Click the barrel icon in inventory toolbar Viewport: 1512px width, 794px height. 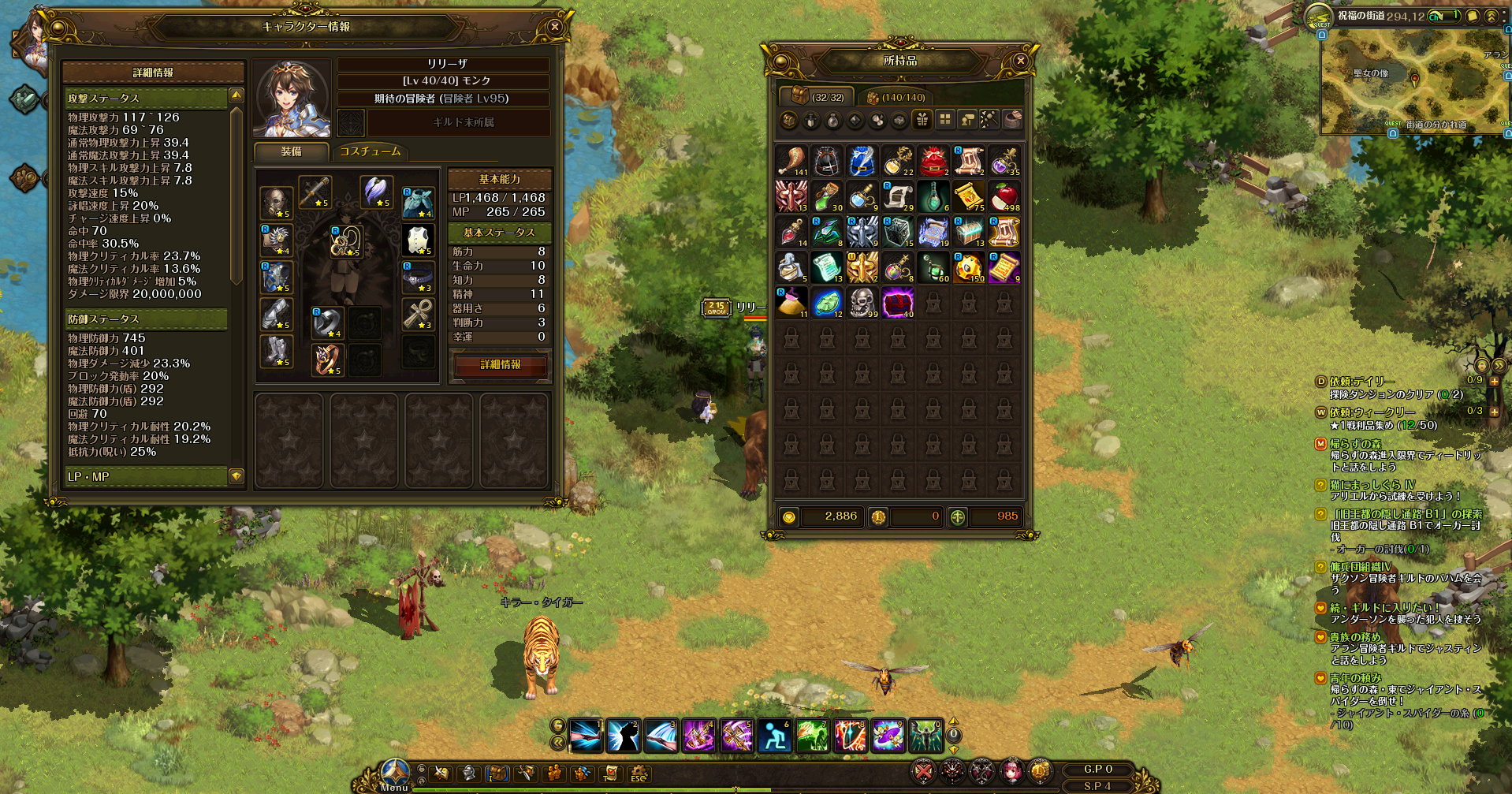pyautogui.click(x=1013, y=120)
